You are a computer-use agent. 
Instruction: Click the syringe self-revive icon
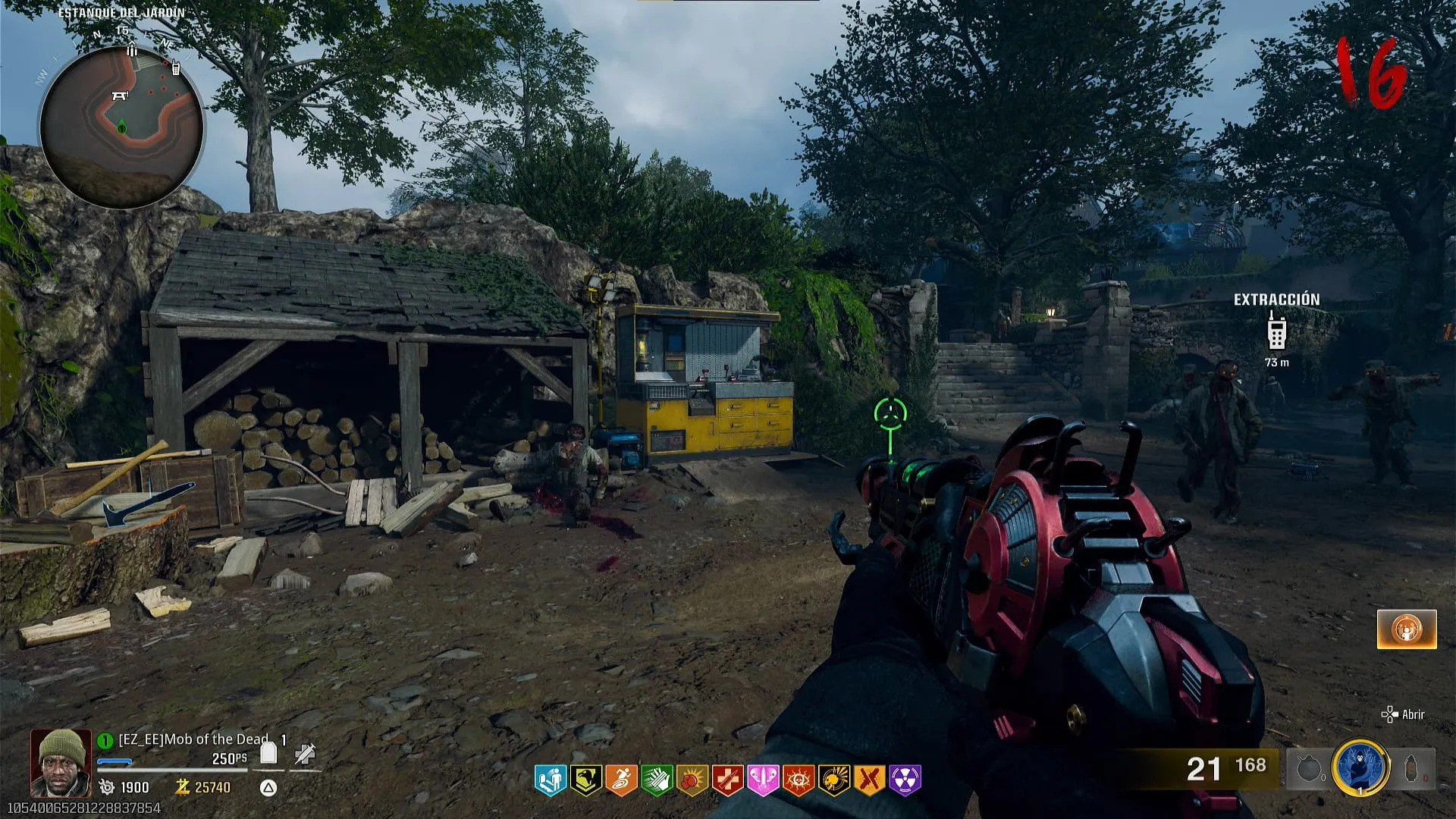pos(305,753)
